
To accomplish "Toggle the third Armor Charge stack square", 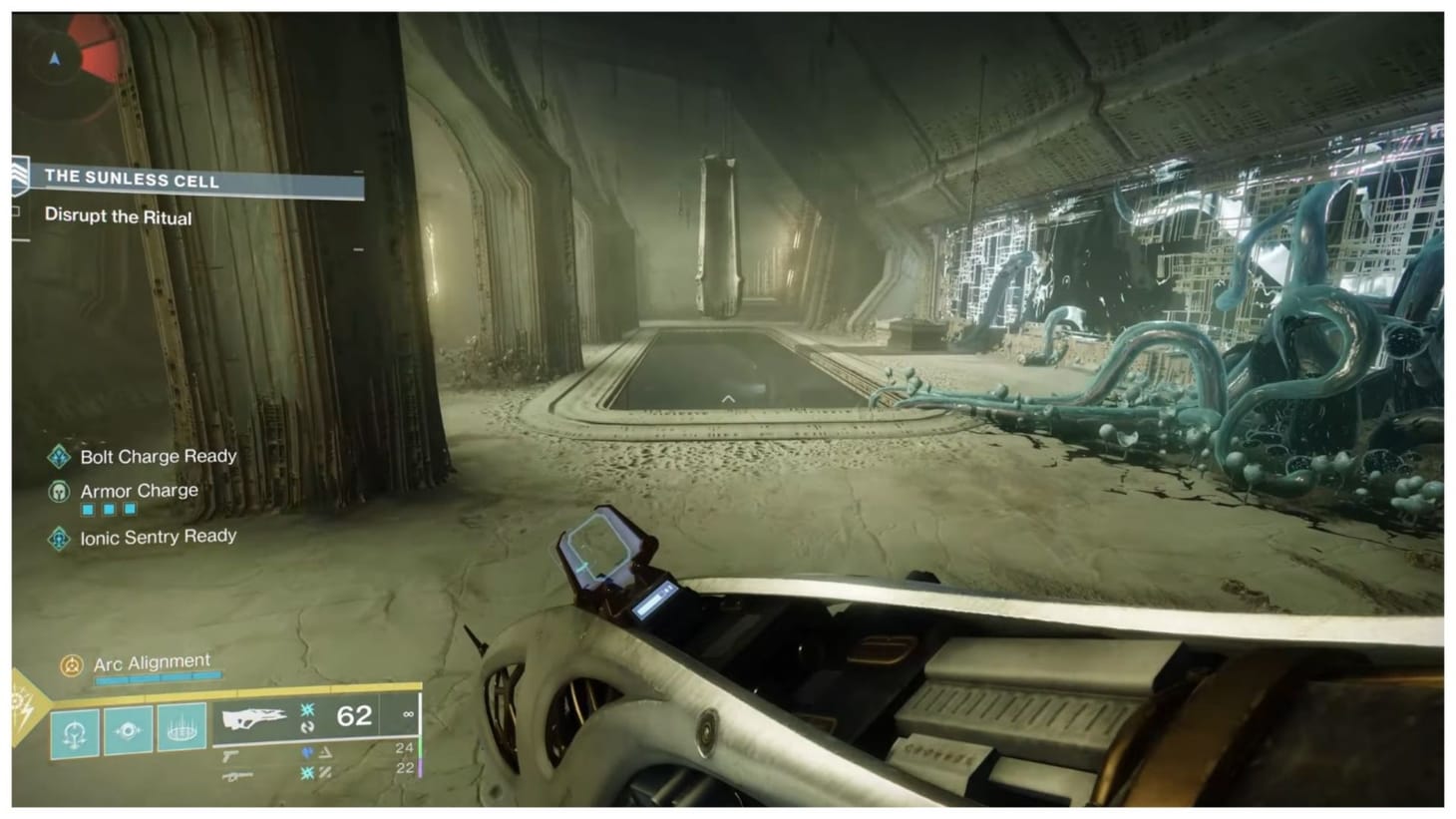I will [129, 508].
